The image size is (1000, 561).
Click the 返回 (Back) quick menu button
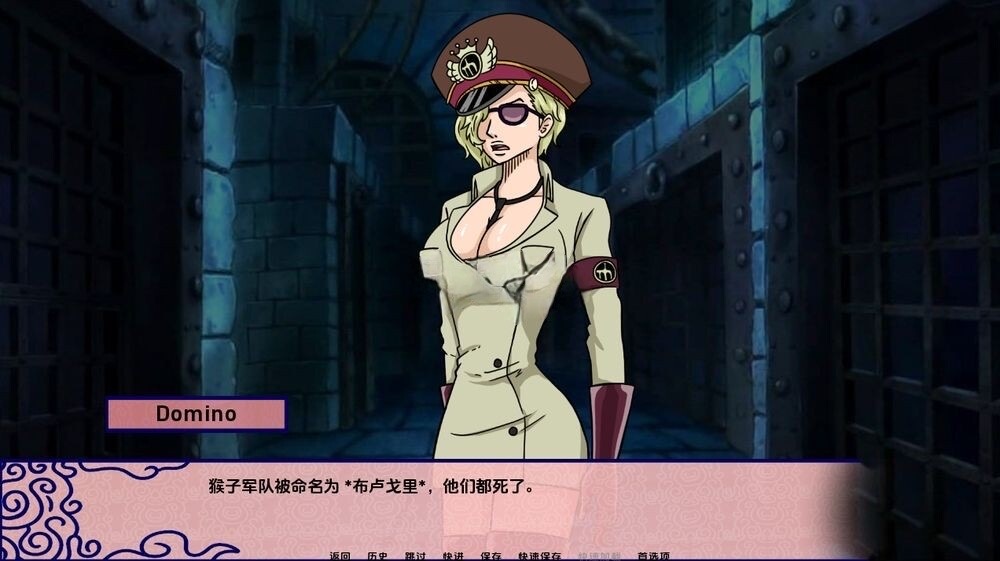click(x=340, y=556)
